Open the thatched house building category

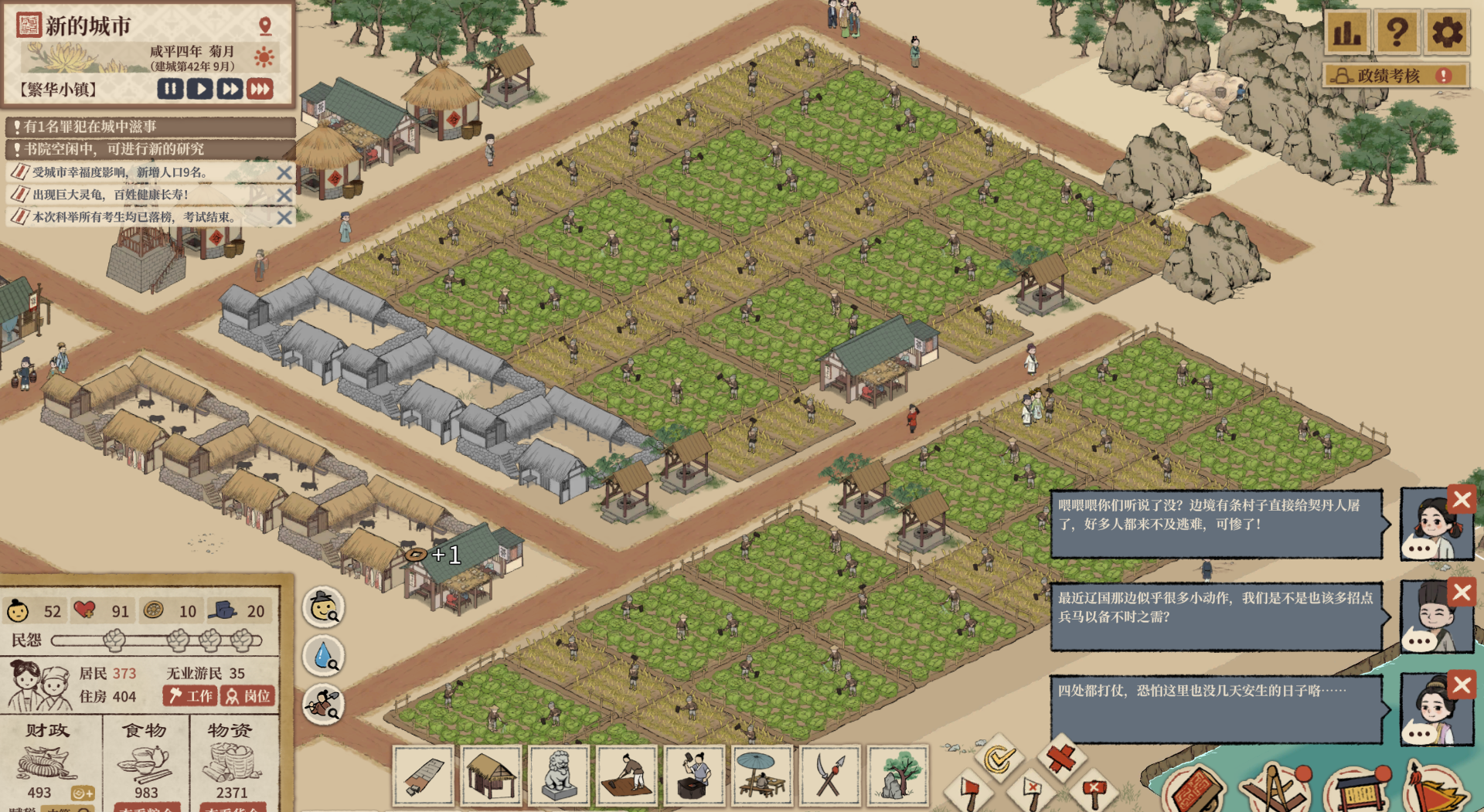pyautogui.click(x=491, y=775)
